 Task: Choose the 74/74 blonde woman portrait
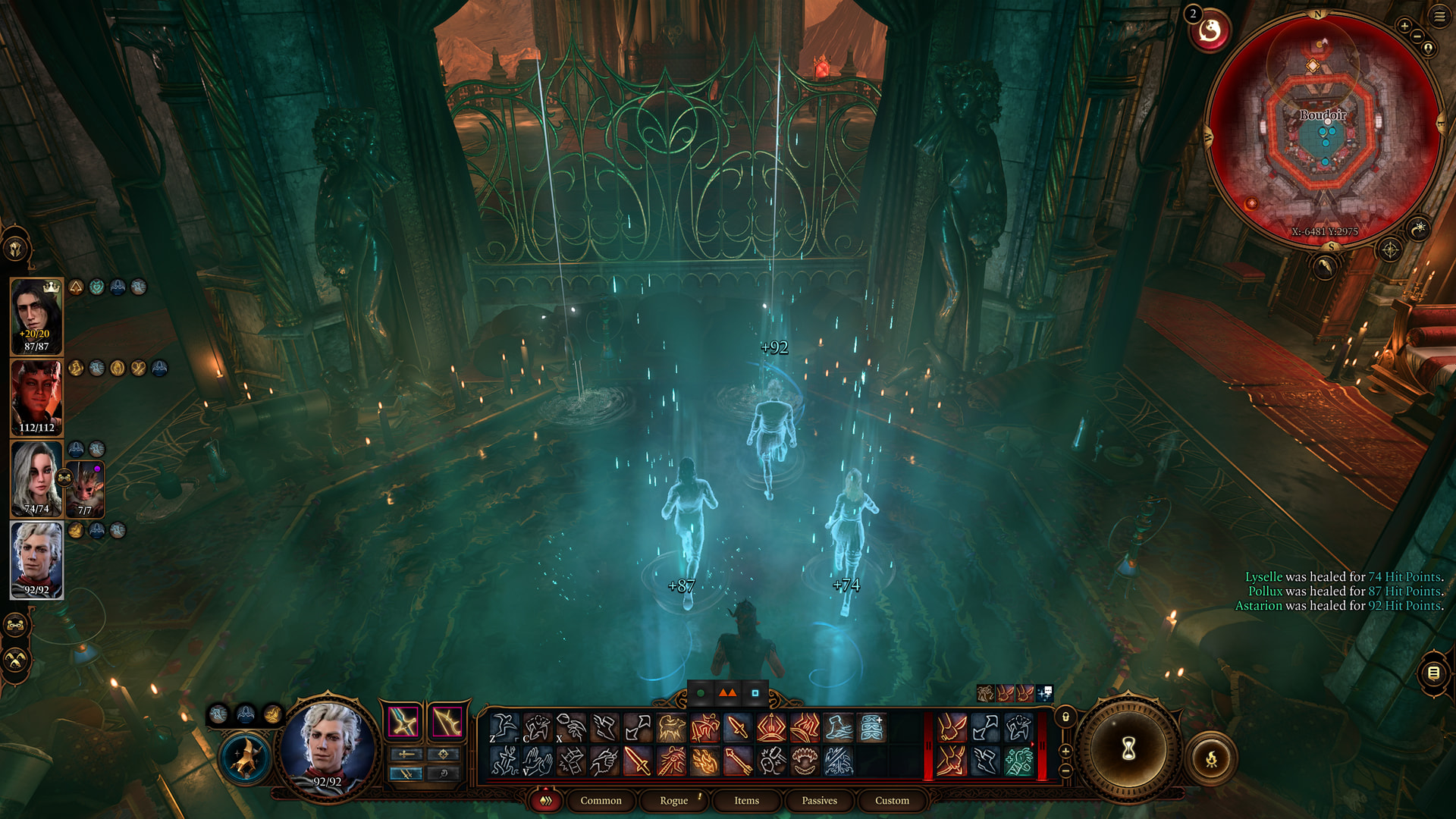[x=35, y=479]
